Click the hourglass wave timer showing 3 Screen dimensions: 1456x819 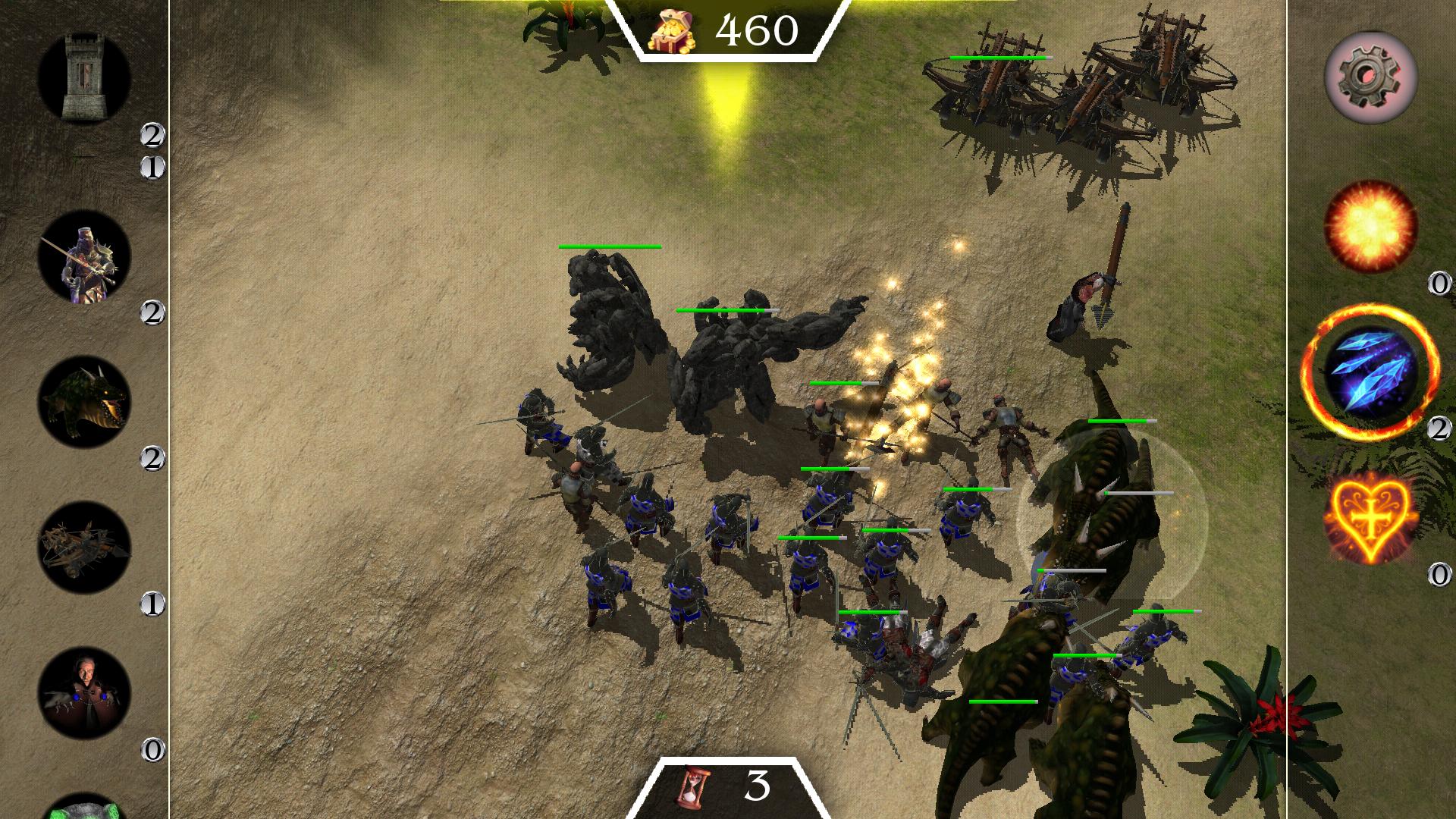tap(728, 789)
